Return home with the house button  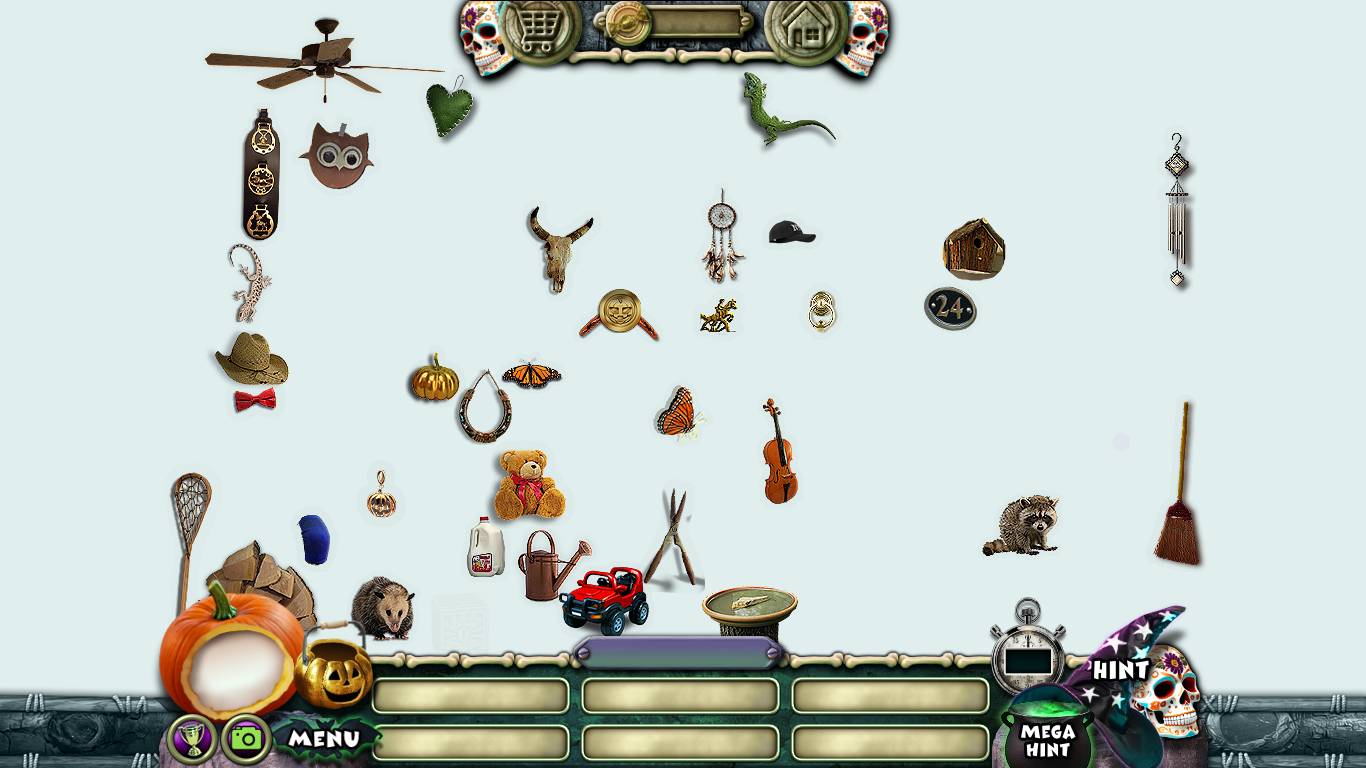coord(806,30)
